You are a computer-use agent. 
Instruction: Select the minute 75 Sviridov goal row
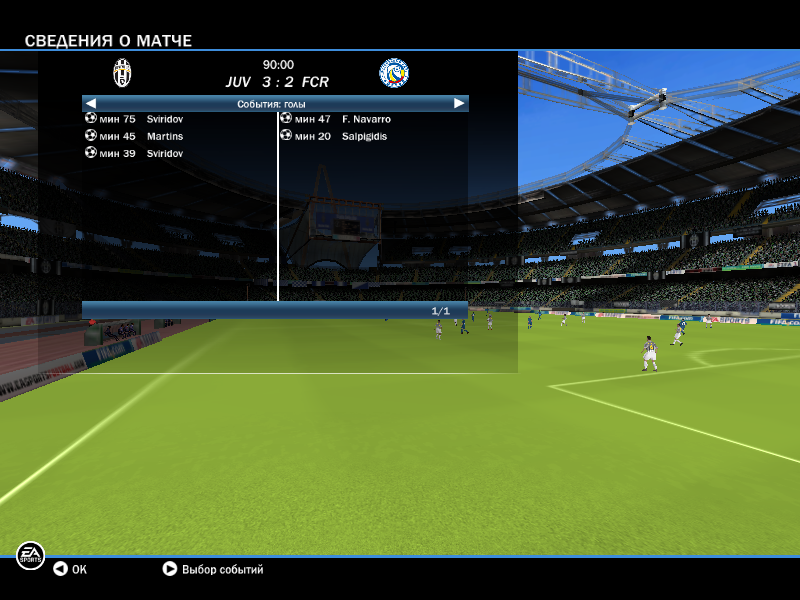[x=140, y=119]
